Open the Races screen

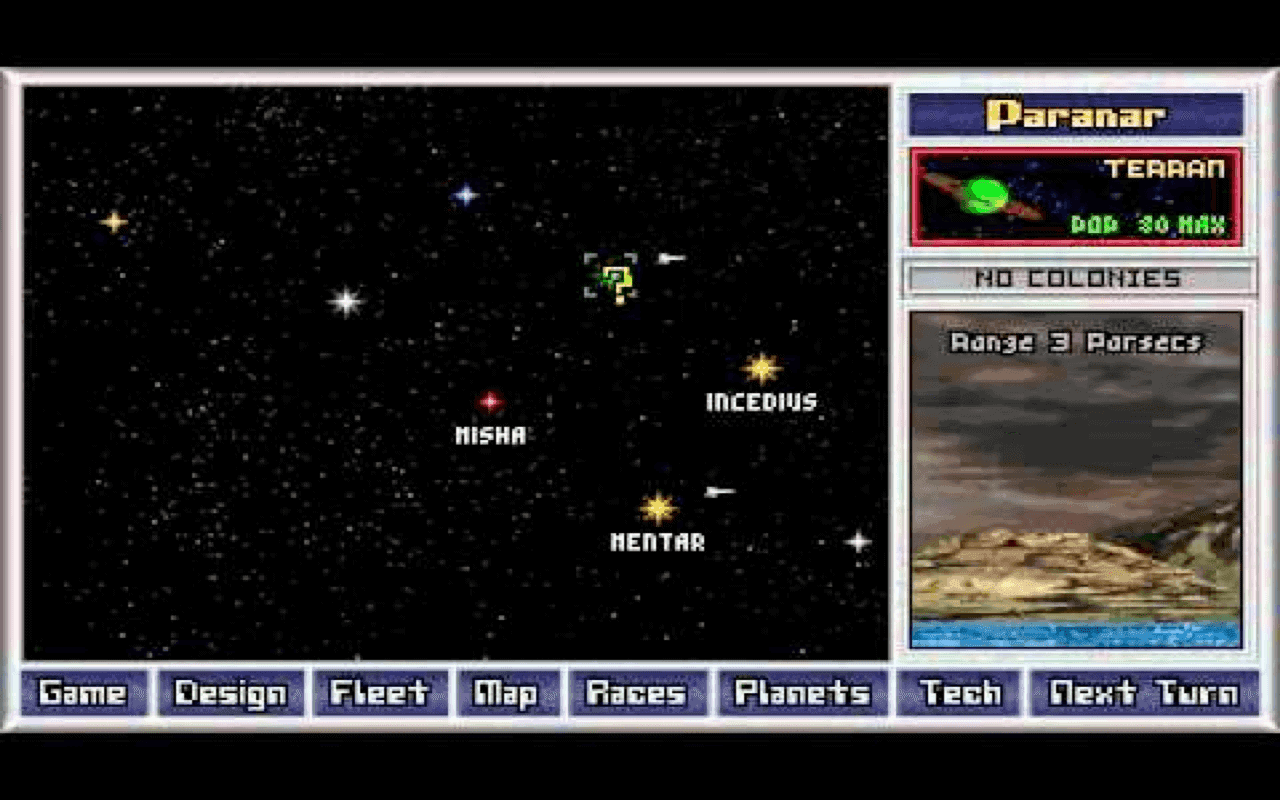point(637,691)
